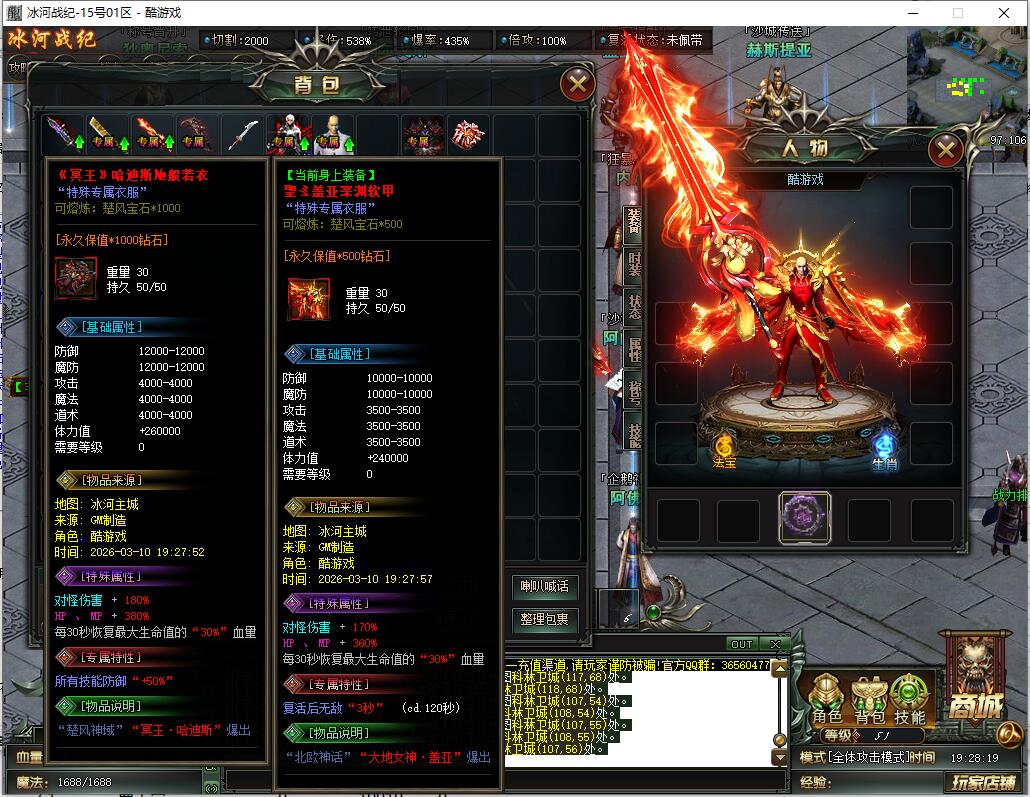Open the 技能 skills icon
The width and height of the screenshot is (1030, 797).
(x=909, y=699)
